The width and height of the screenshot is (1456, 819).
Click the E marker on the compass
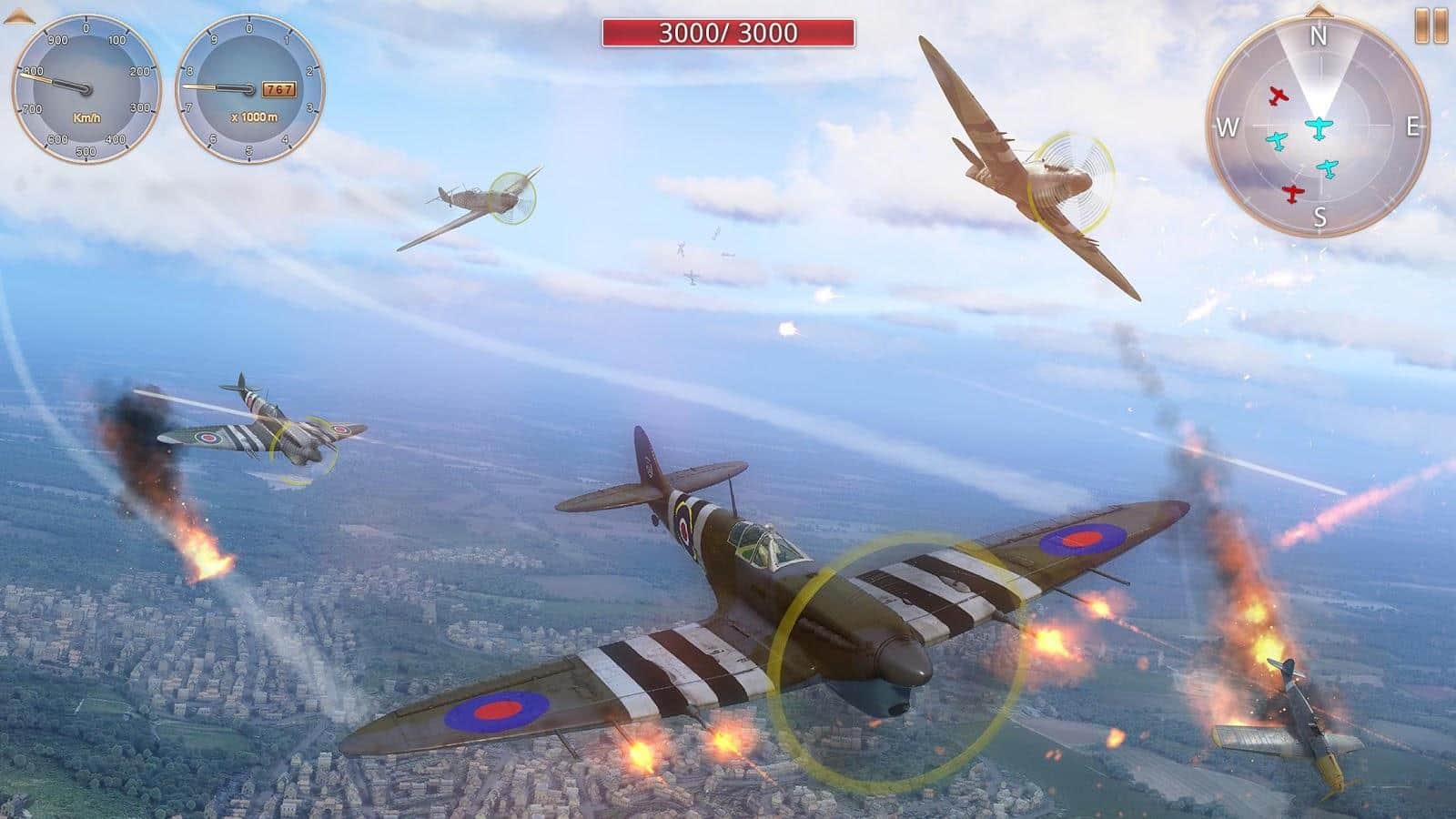(1414, 126)
